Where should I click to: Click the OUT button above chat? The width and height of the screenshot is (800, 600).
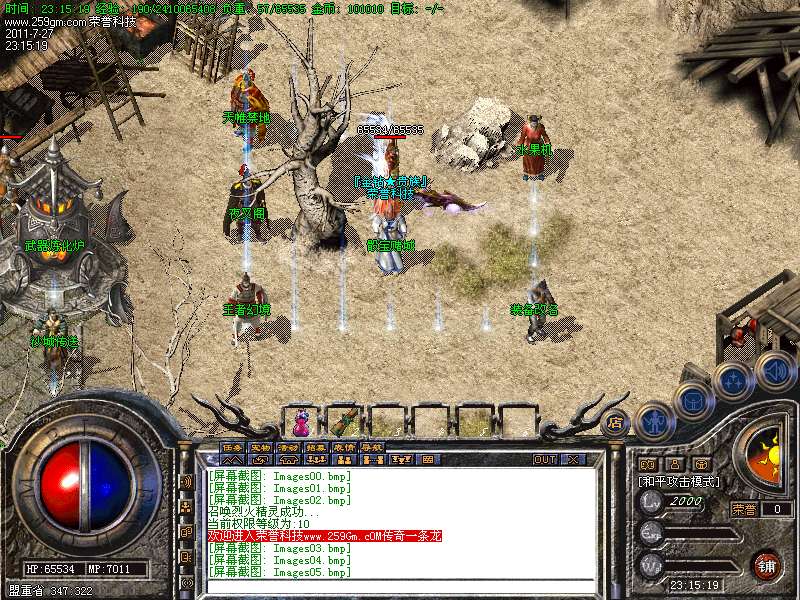coord(545,460)
